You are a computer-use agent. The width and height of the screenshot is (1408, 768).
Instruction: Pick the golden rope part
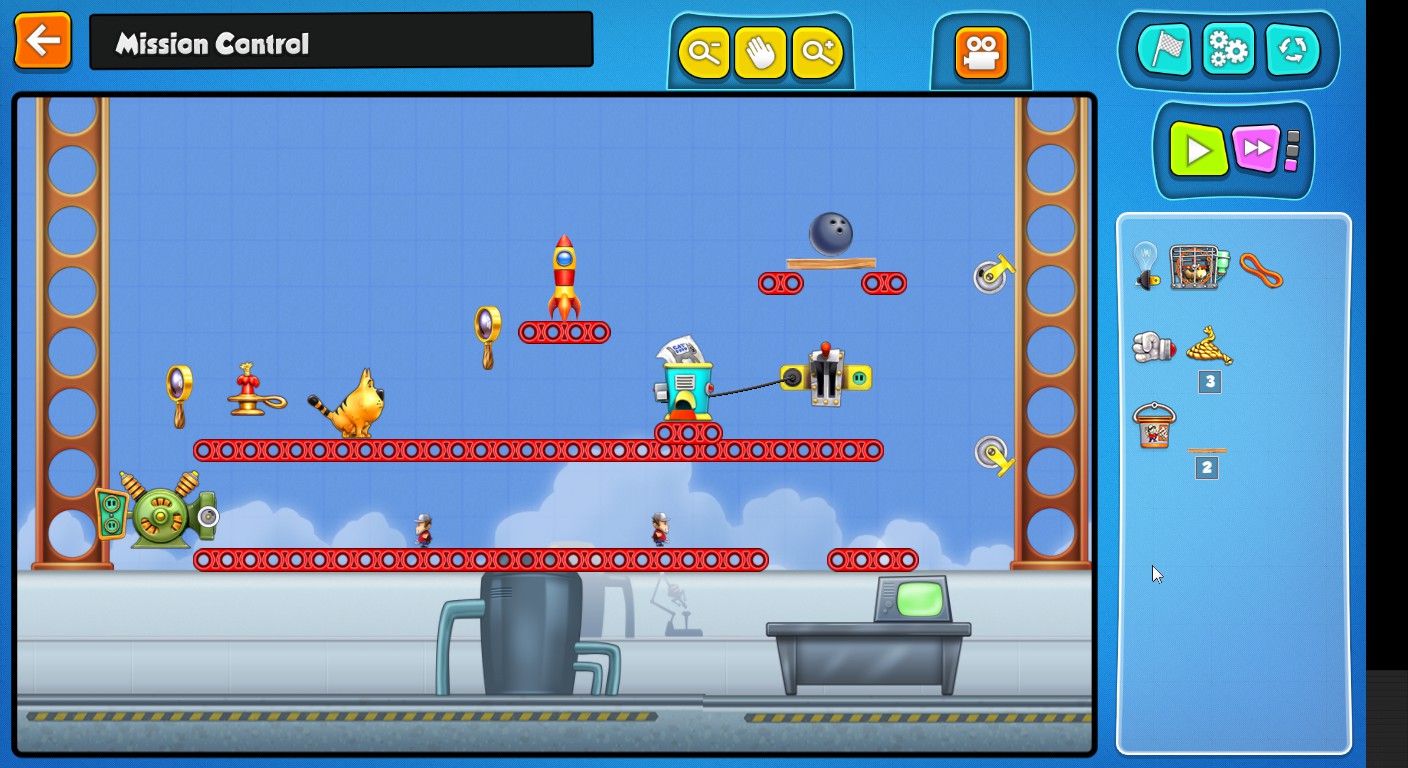[1209, 346]
